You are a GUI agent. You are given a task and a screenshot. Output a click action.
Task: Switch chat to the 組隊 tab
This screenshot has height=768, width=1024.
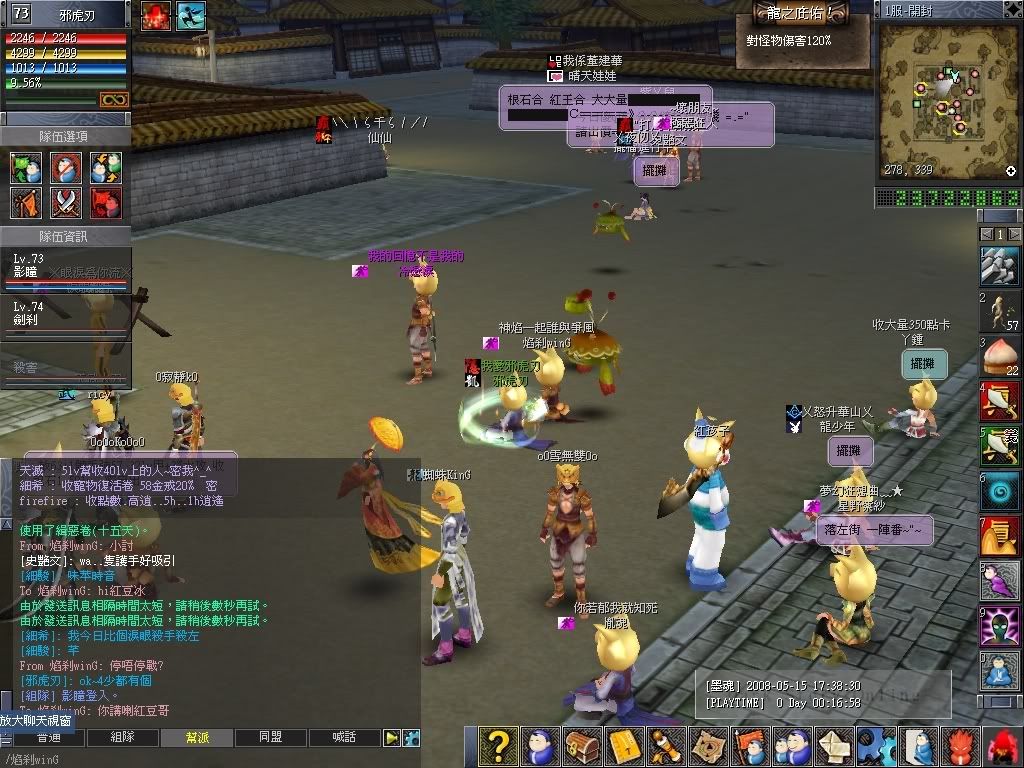pos(123,737)
